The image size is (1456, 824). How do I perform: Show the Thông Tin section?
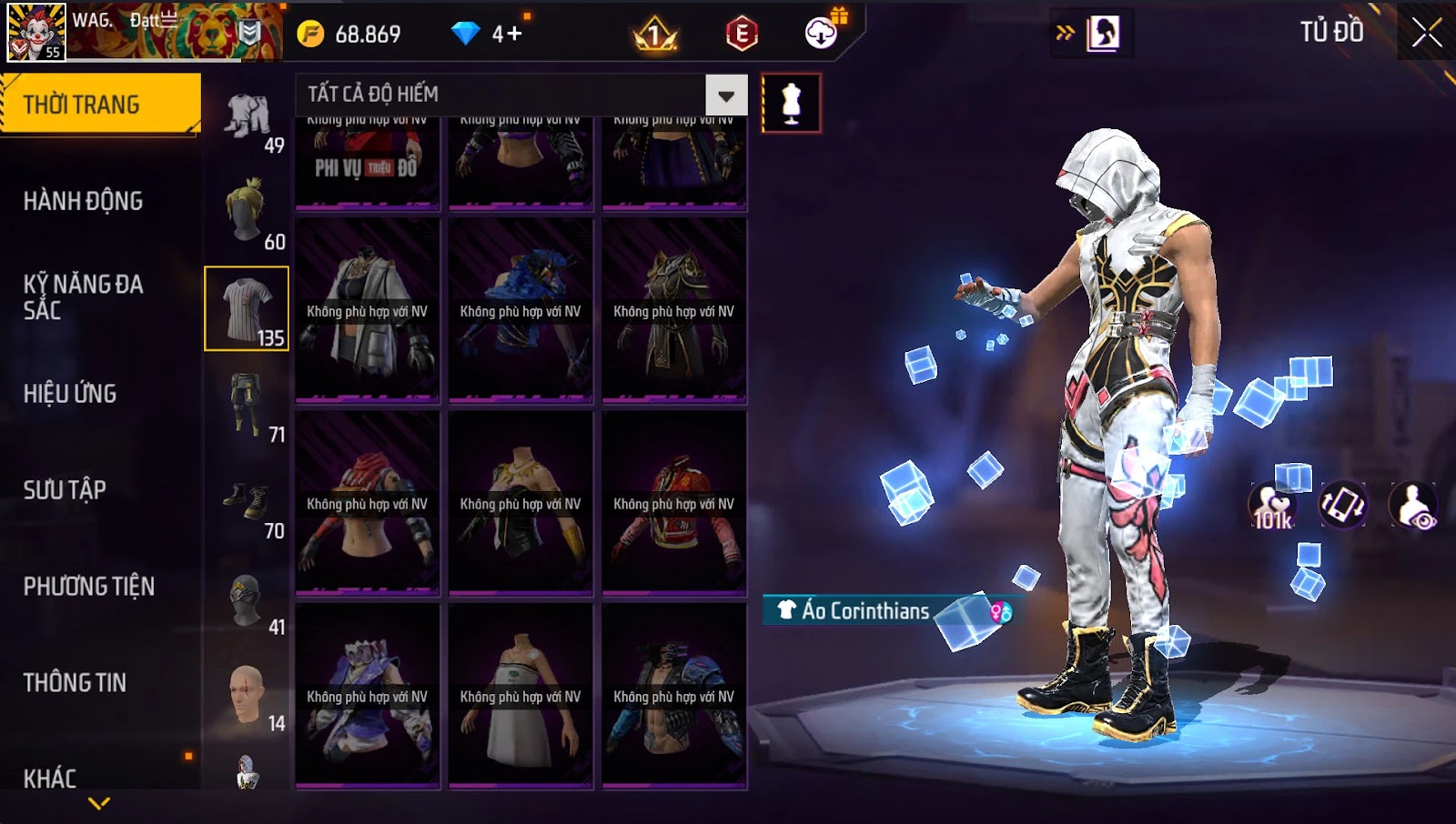[x=75, y=683]
